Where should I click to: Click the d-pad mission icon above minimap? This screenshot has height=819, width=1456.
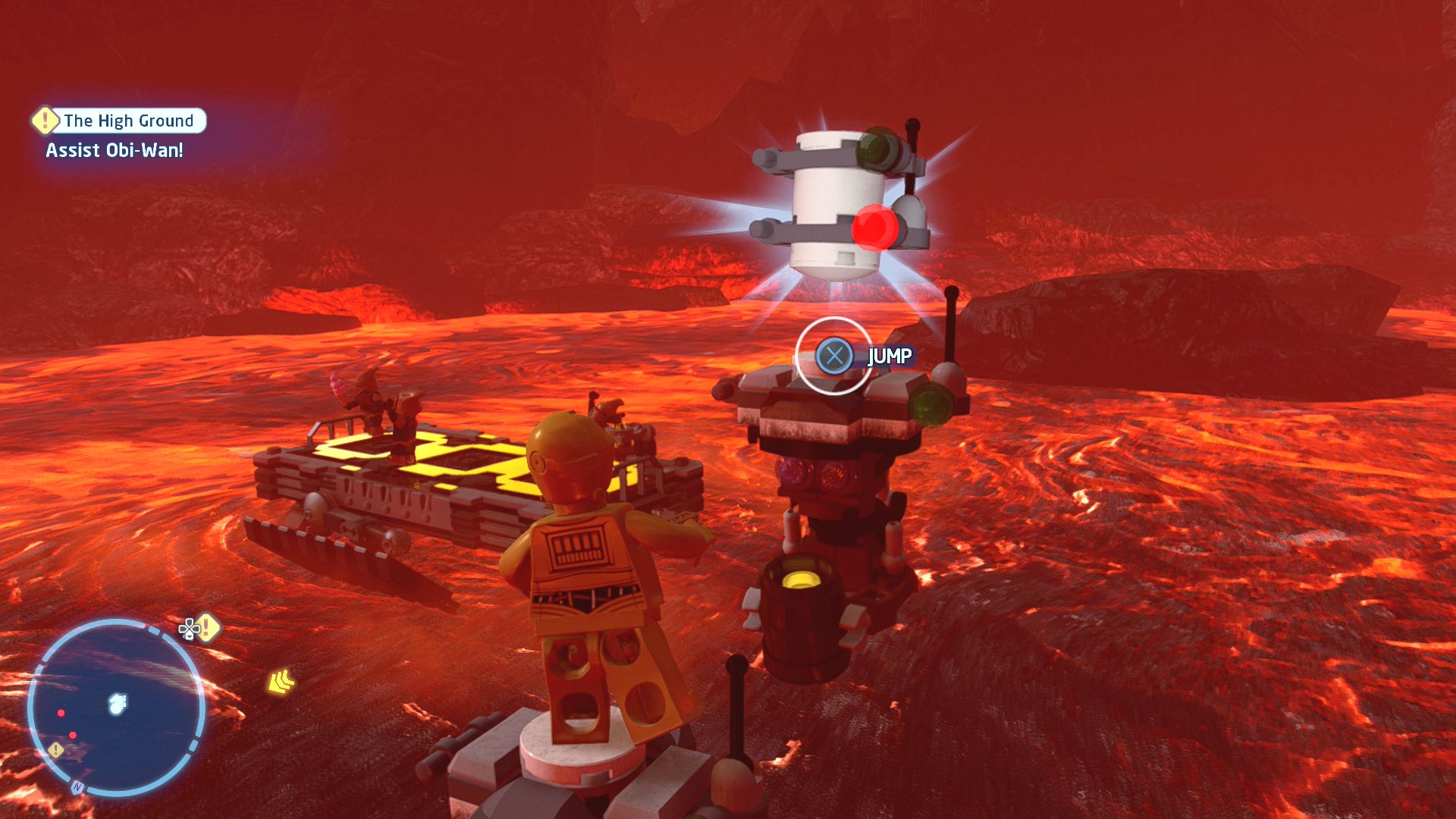pyautogui.click(x=198, y=628)
